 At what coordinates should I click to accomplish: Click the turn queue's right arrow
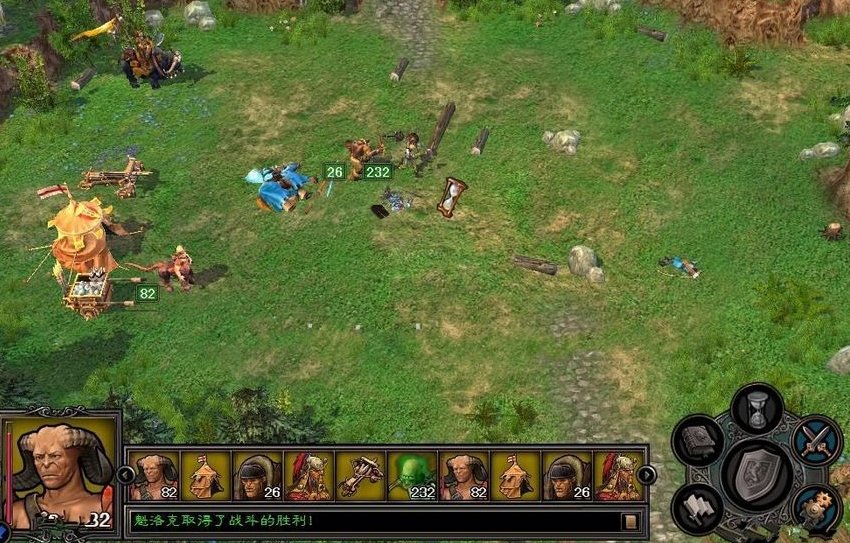tap(647, 474)
